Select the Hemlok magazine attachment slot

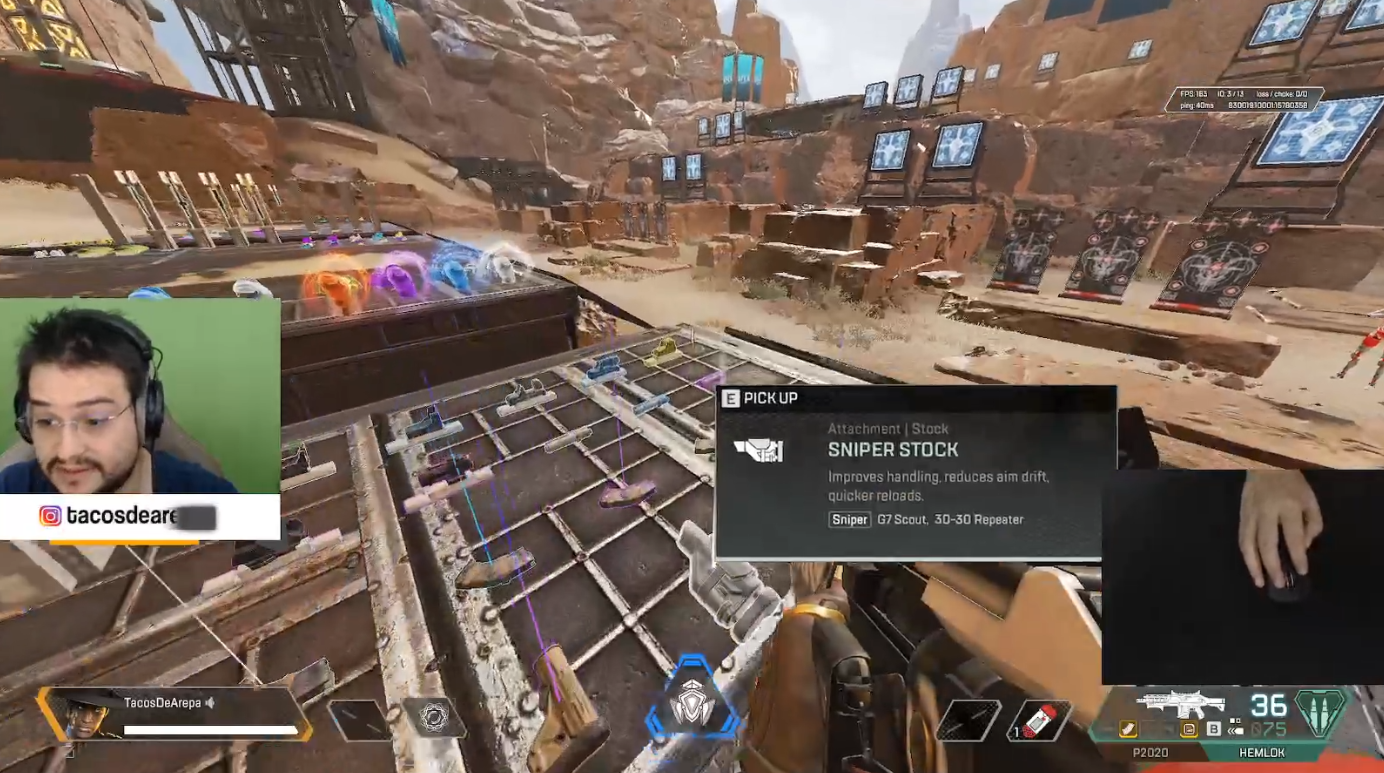click(1128, 729)
